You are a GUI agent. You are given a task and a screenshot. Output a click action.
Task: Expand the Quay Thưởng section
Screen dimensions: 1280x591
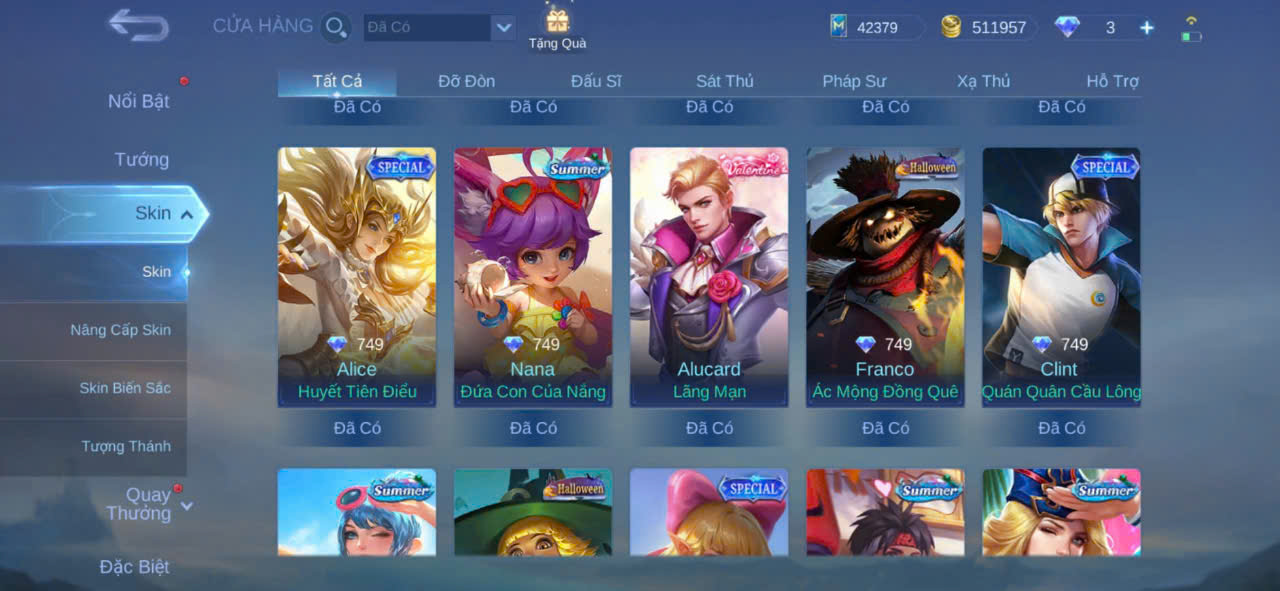(x=147, y=504)
